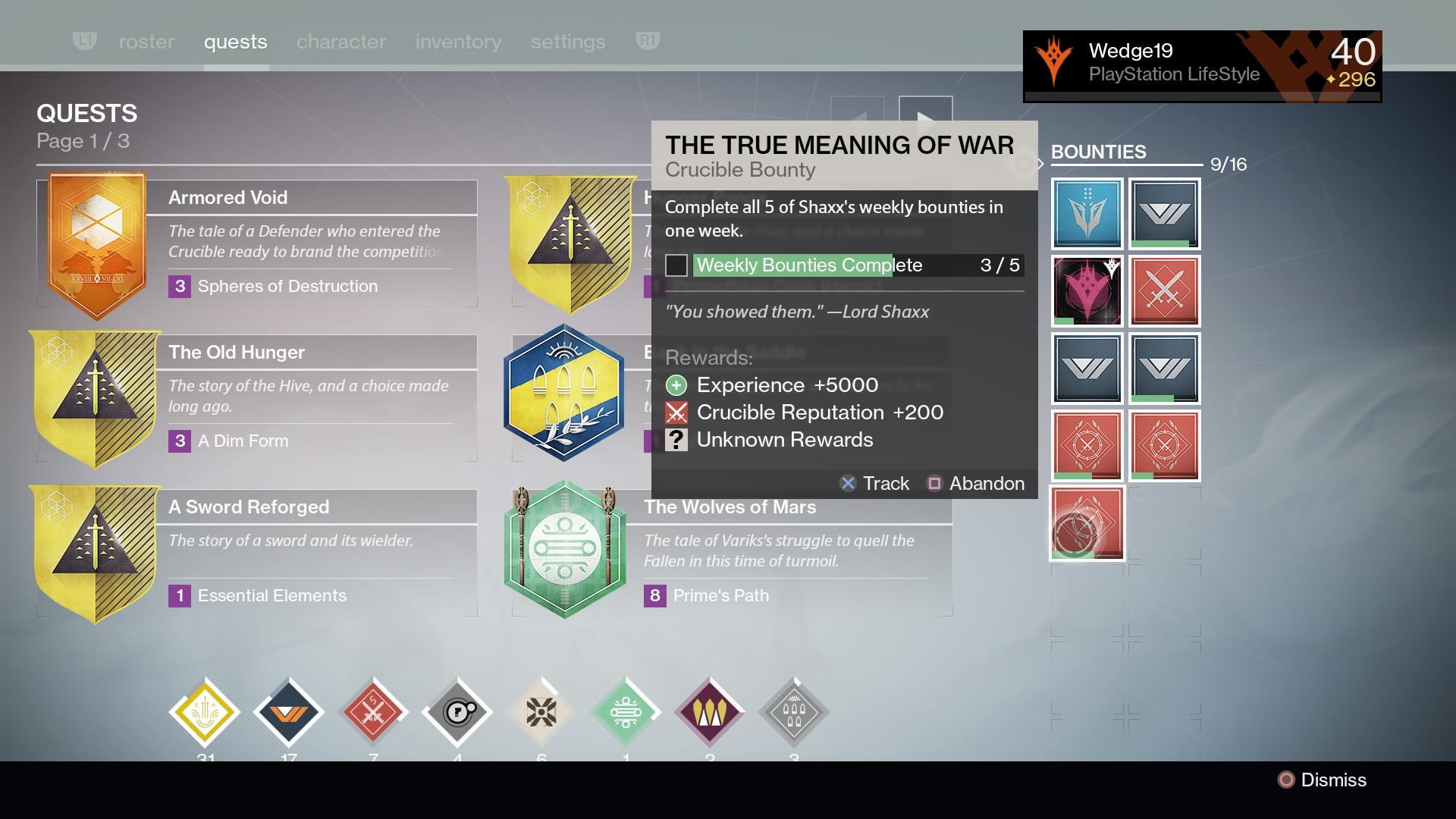This screenshot has height=819, width=1456.
Task: Dismiss the quest details popup
Action: tap(1323, 780)
